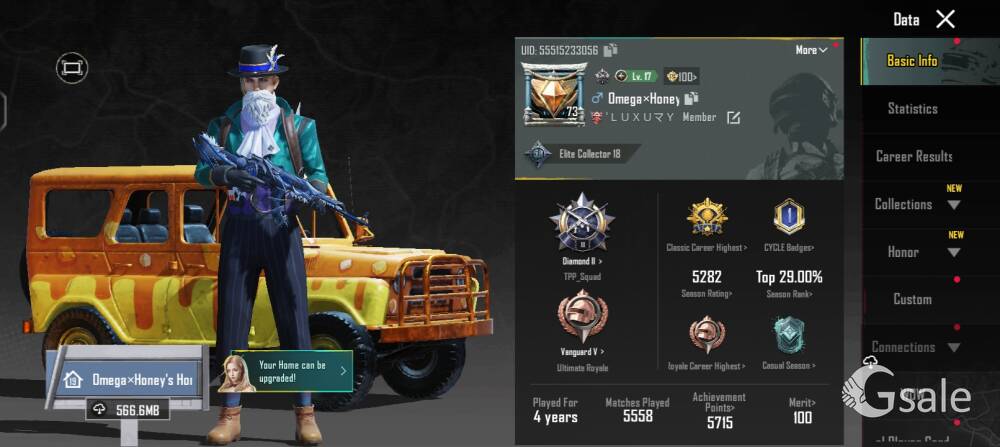Open the Statistics tab

point(912,108)
